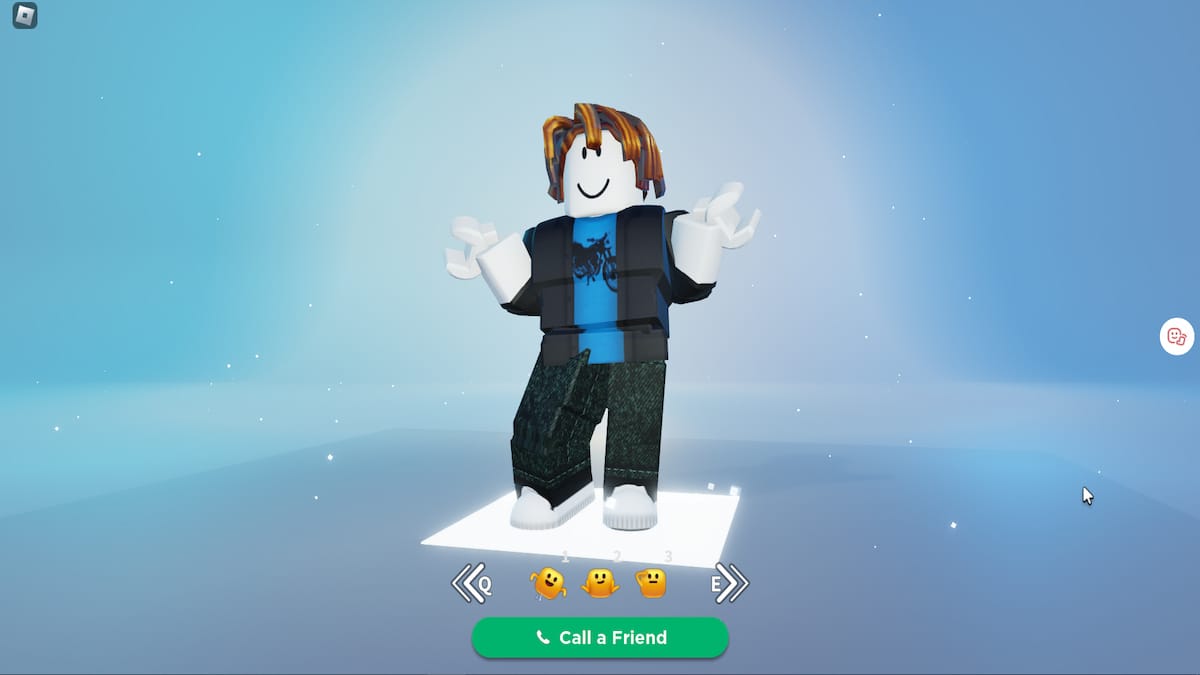Open the red avatar faces side button

tap(1176, 337)
